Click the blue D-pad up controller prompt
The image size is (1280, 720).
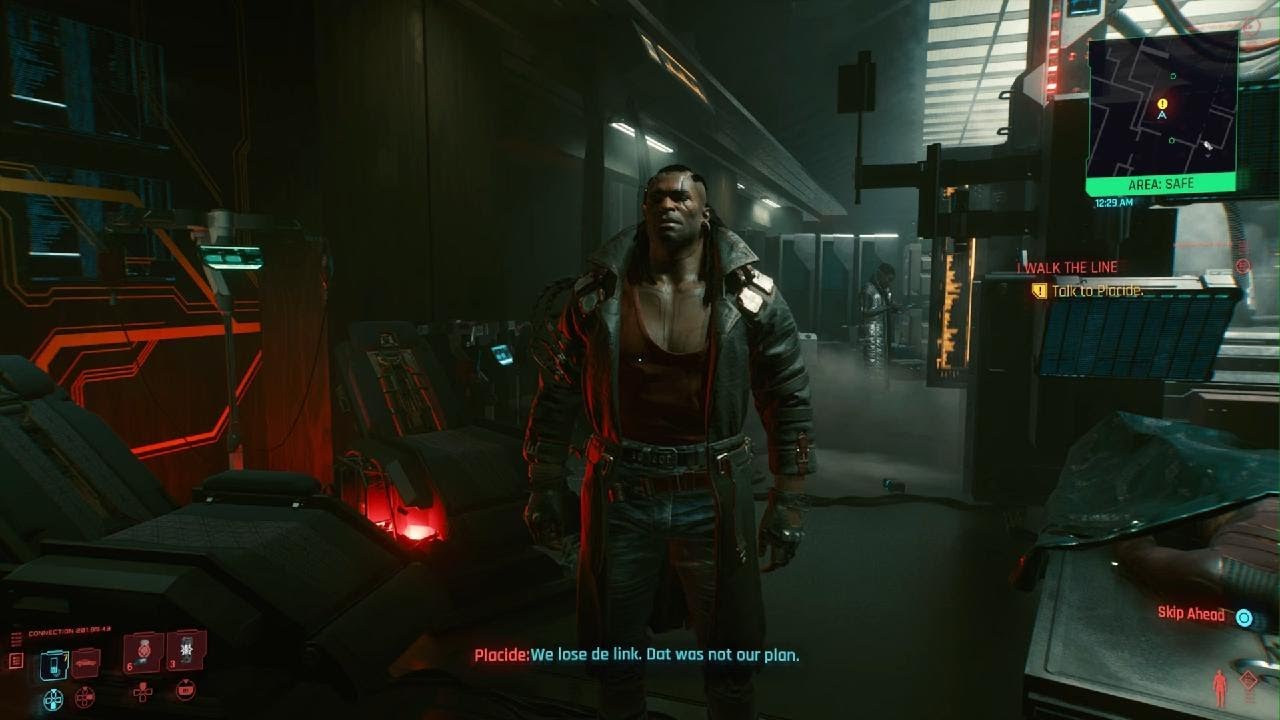coord(53,698)
